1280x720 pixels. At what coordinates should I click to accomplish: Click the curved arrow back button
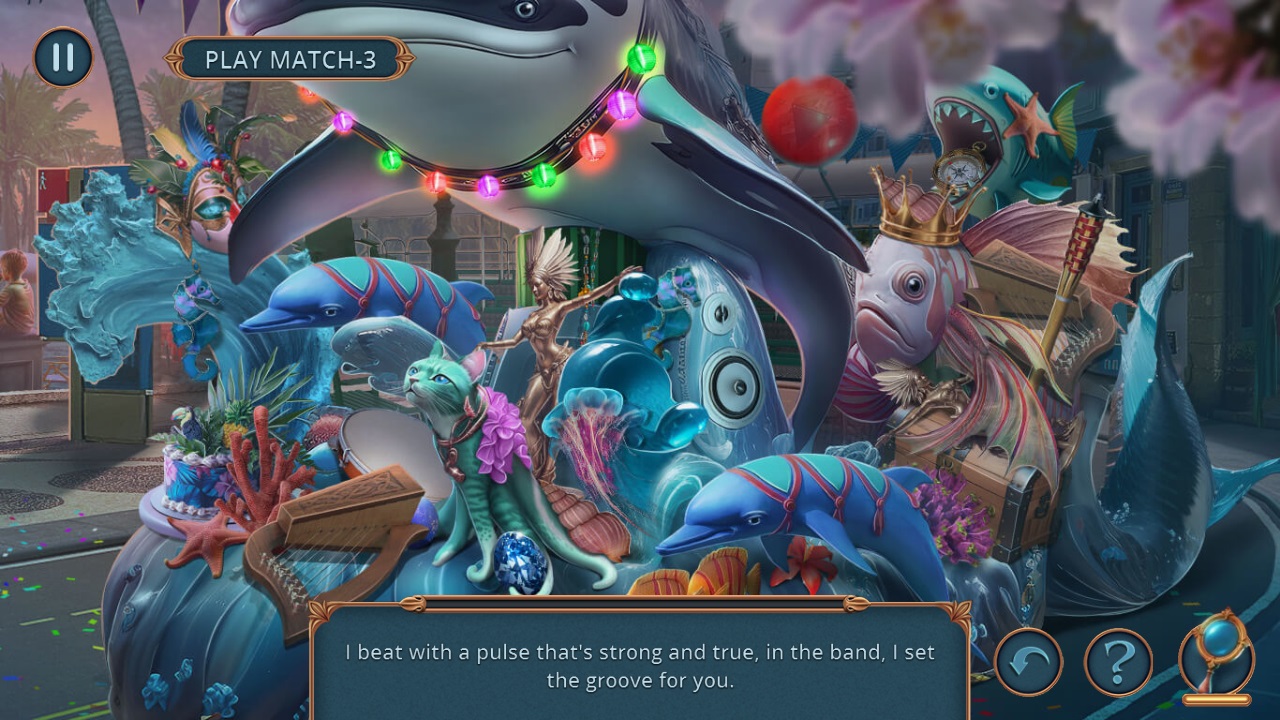1028,661
